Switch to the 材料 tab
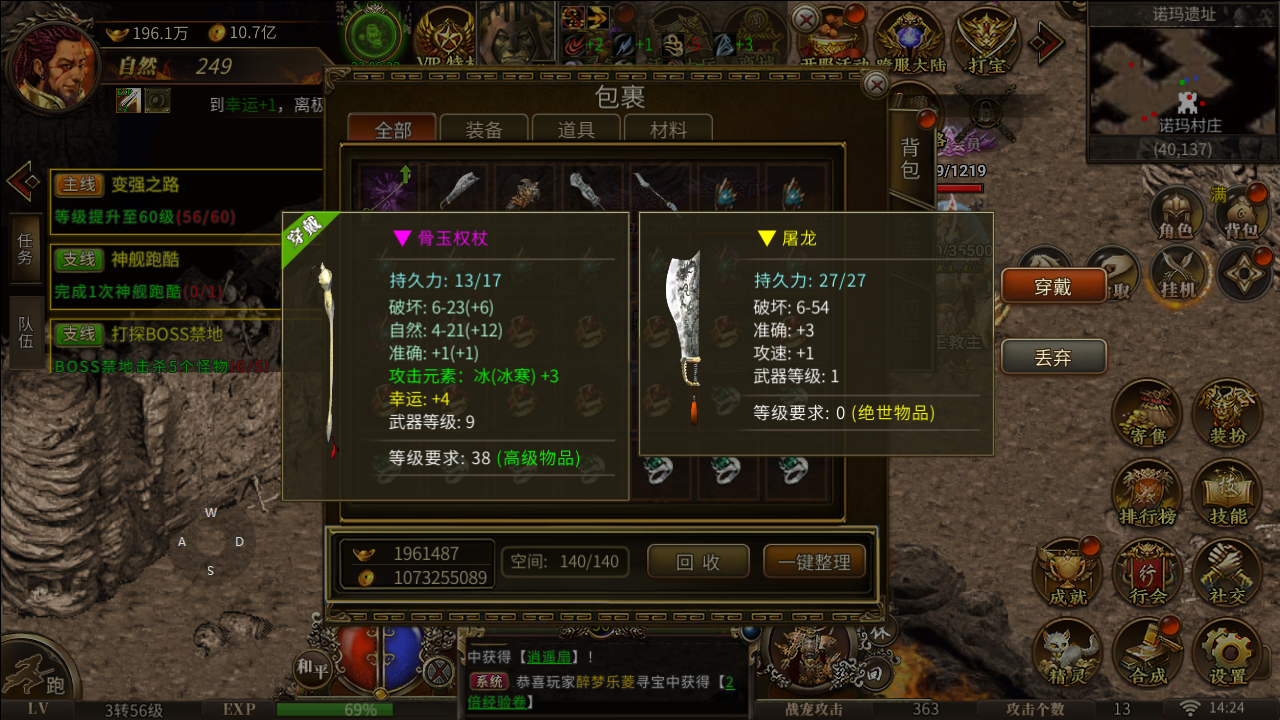 click(x=668, y=130)
